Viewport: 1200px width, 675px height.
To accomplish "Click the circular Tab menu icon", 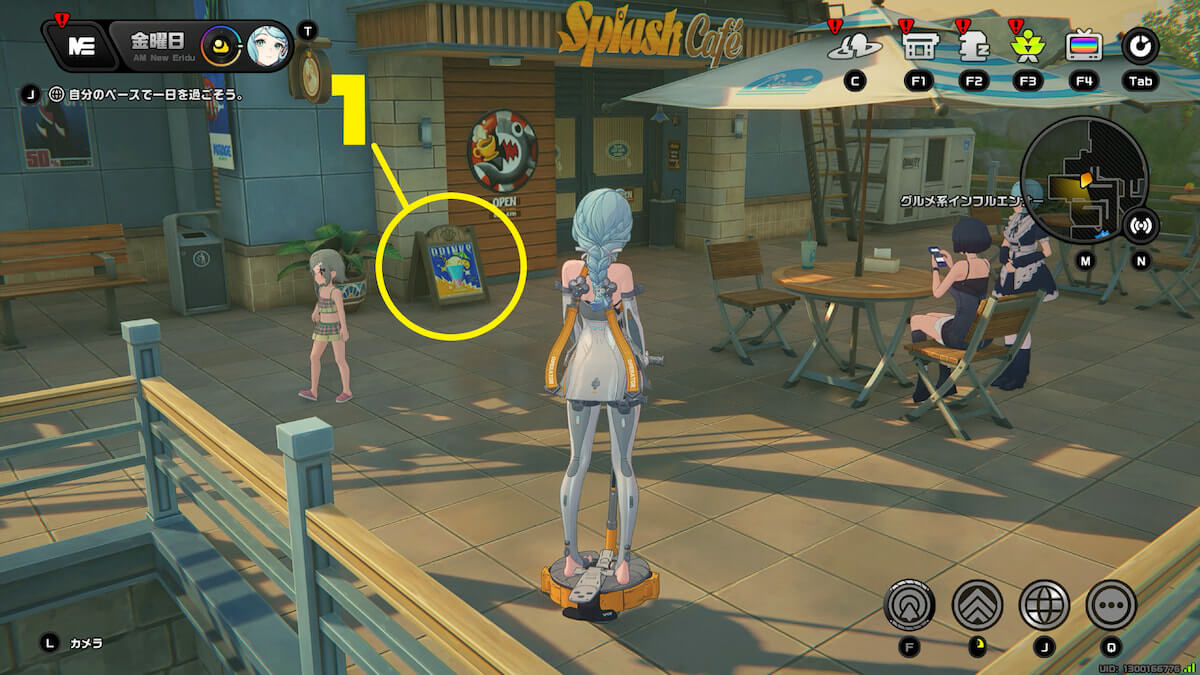I will [x=1141, y=45].
